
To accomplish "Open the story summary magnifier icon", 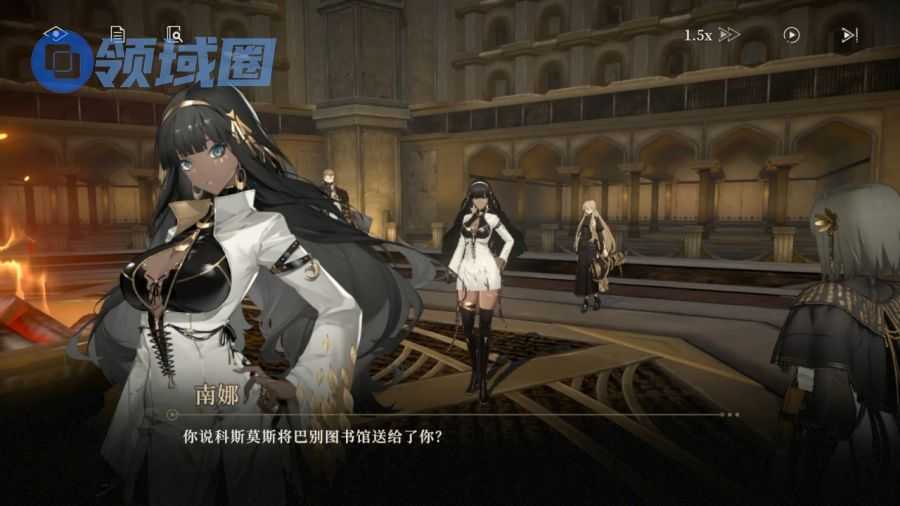I will [175, 33].
